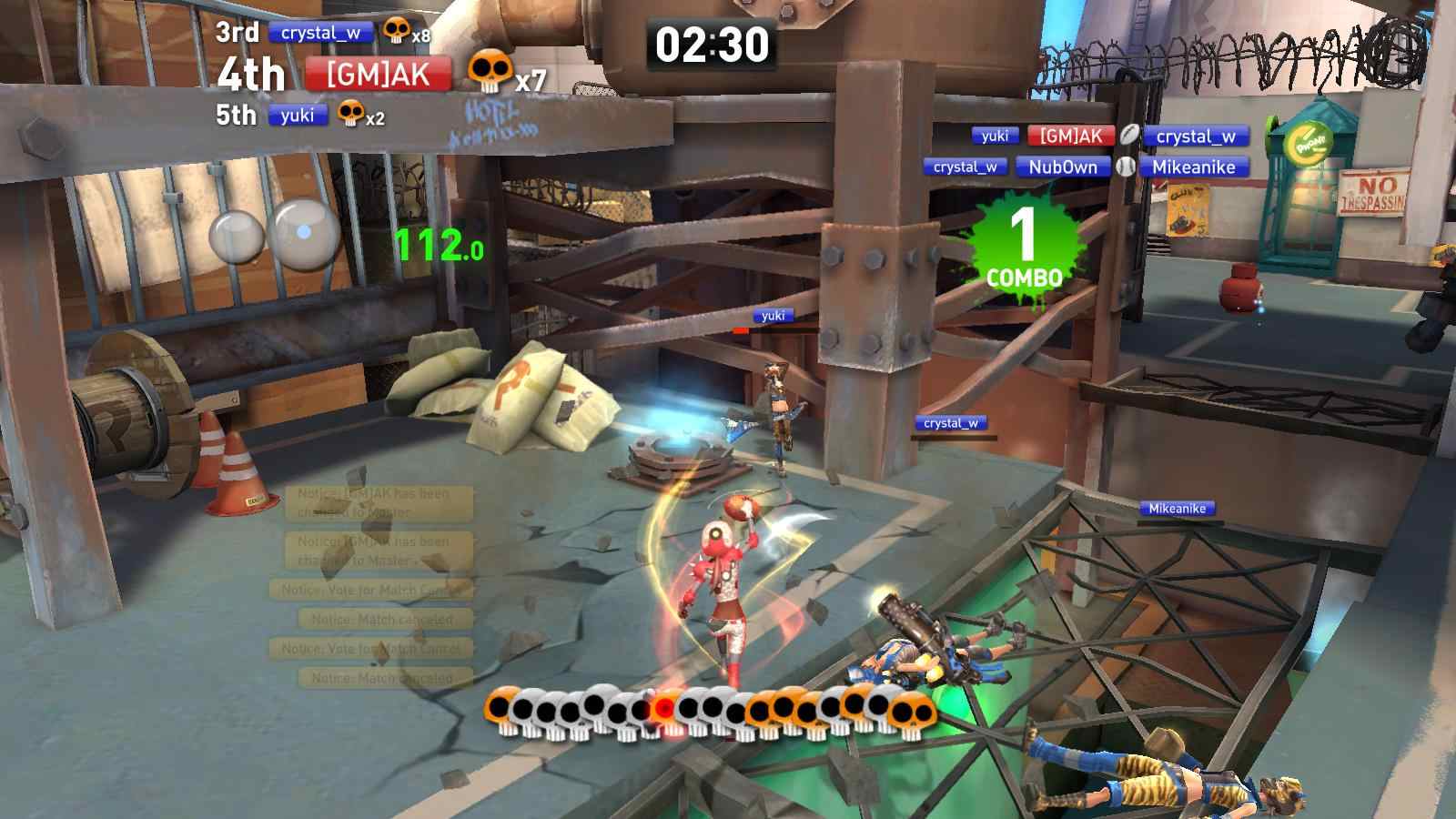Click NubOwn's name in the kill feed
Screen dimensions: 1456x819
[1063, 167]
